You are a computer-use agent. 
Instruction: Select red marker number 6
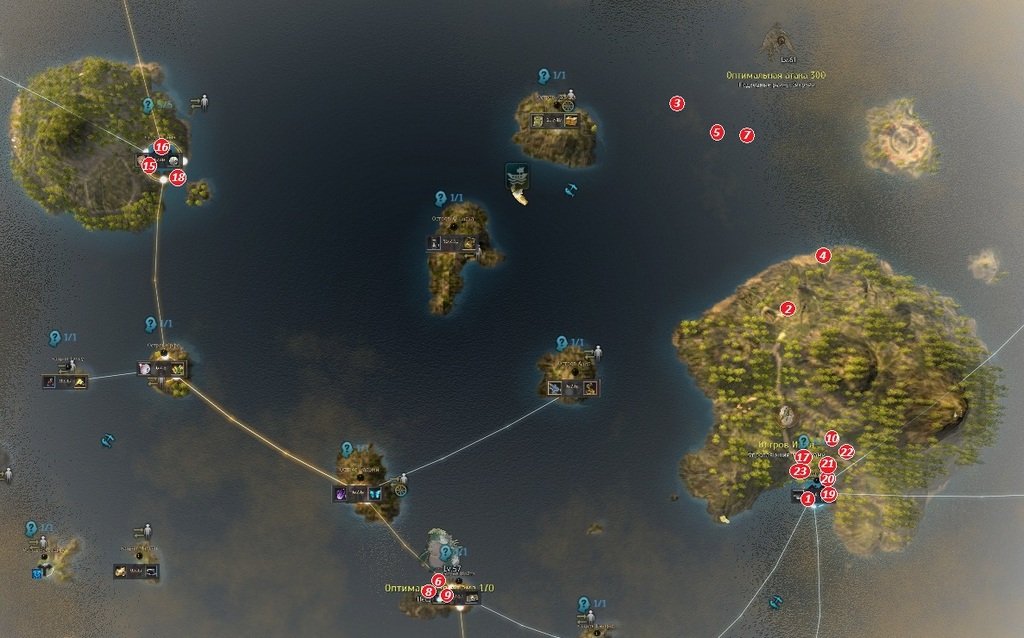pos(438,580)
